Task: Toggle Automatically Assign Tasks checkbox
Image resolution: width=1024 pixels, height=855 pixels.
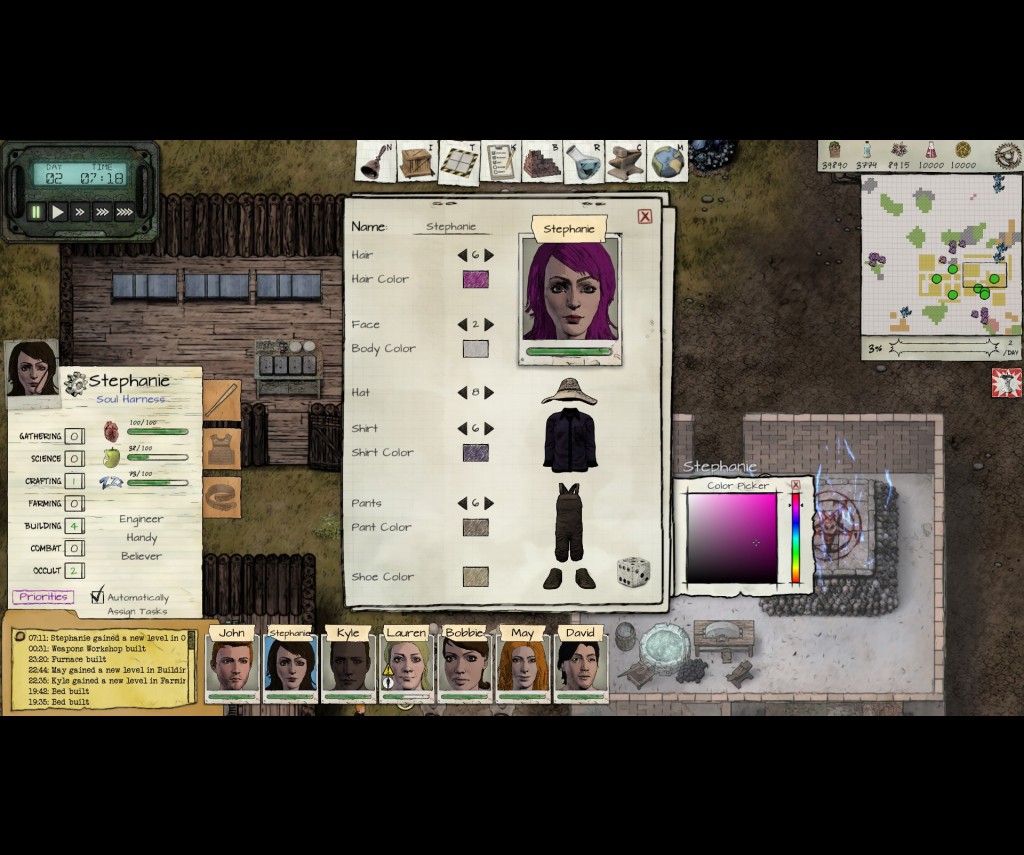Action: tap(97, 597)
